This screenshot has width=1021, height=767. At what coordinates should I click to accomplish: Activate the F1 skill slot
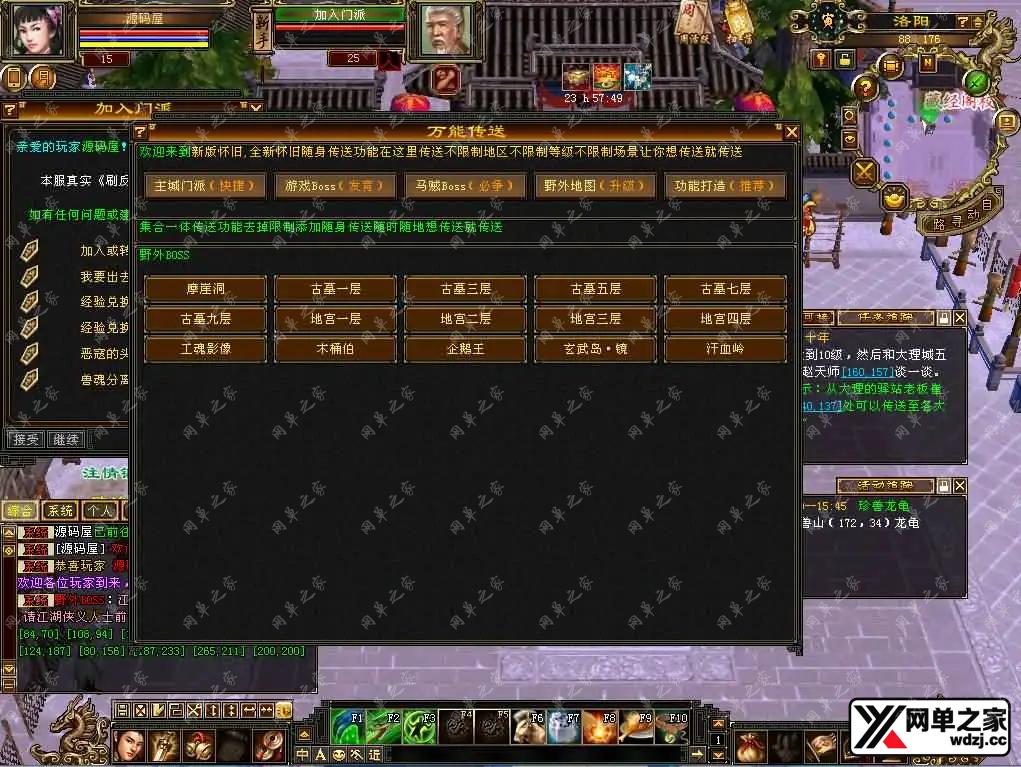point(348,725)
